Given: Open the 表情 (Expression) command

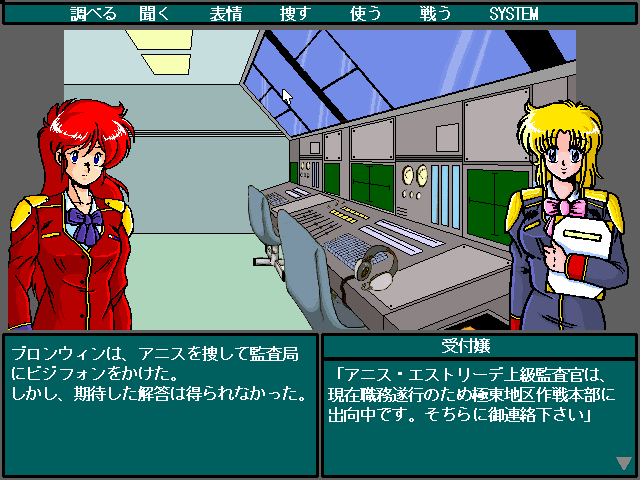Looking at the screenshot, I should [x=227, y=14].
